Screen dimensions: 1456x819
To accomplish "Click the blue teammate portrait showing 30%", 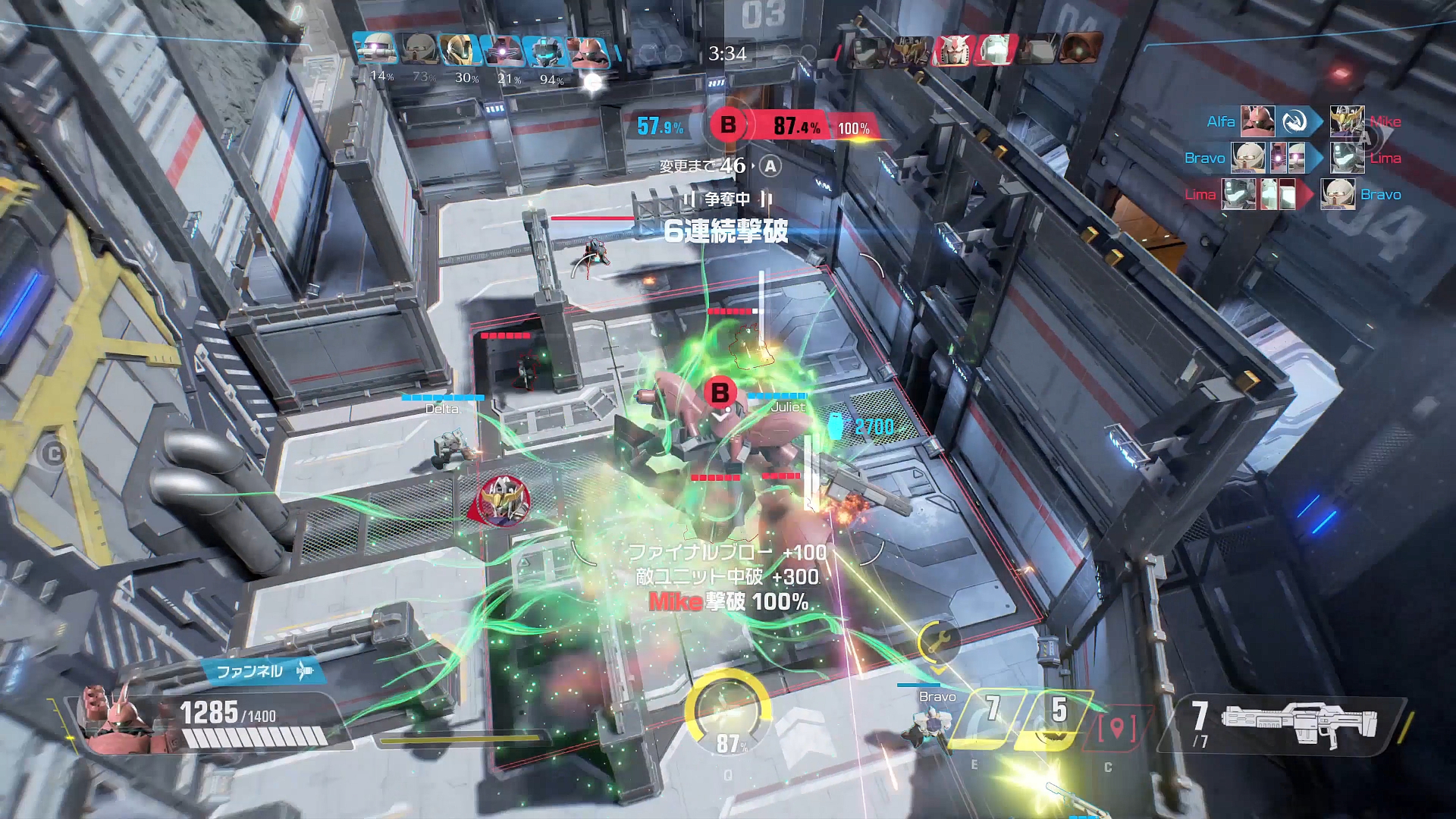I will tap(460, 50).
